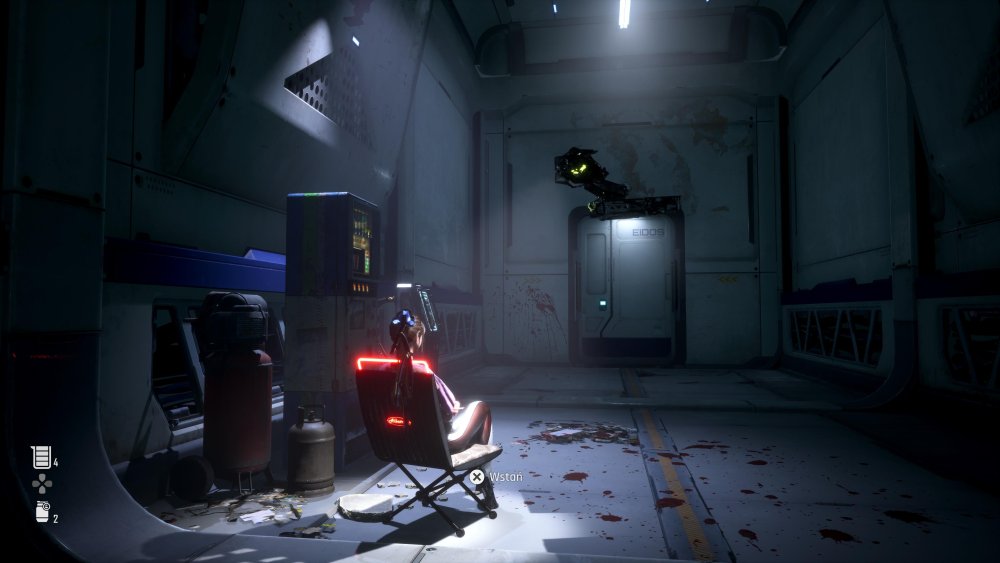The height and width of the screenshot is (563, 1000).
Task: Select the beaker item icon
Action: (41, 458)
